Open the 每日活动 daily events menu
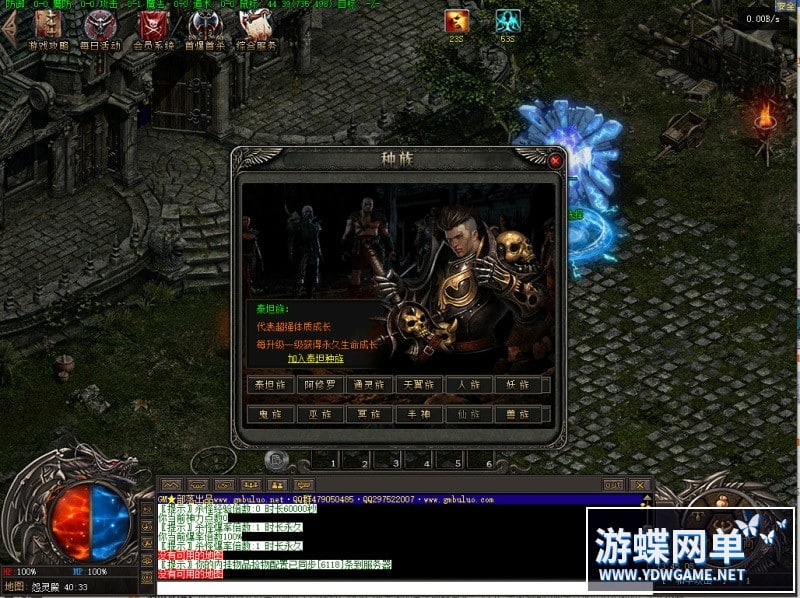Screen dimensions: 800x598 [x=101, y=30]
